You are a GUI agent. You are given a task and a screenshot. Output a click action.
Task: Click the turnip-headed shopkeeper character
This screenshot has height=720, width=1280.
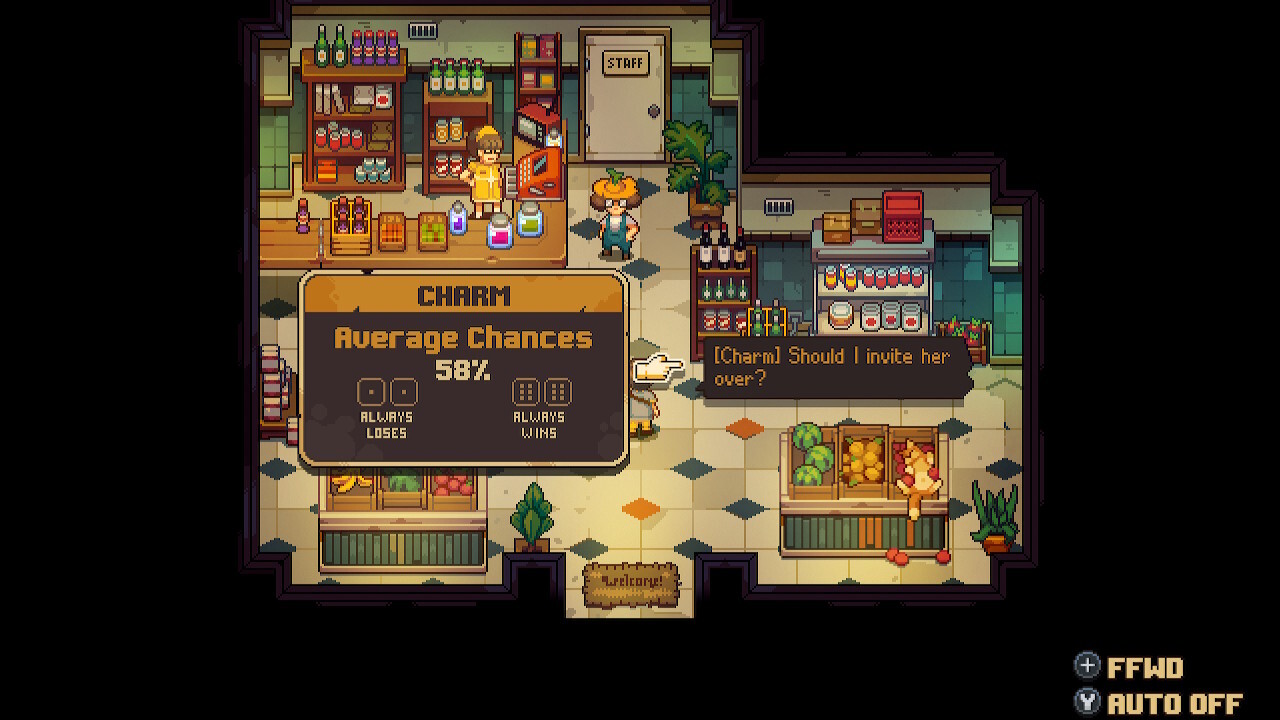point(614,210)
